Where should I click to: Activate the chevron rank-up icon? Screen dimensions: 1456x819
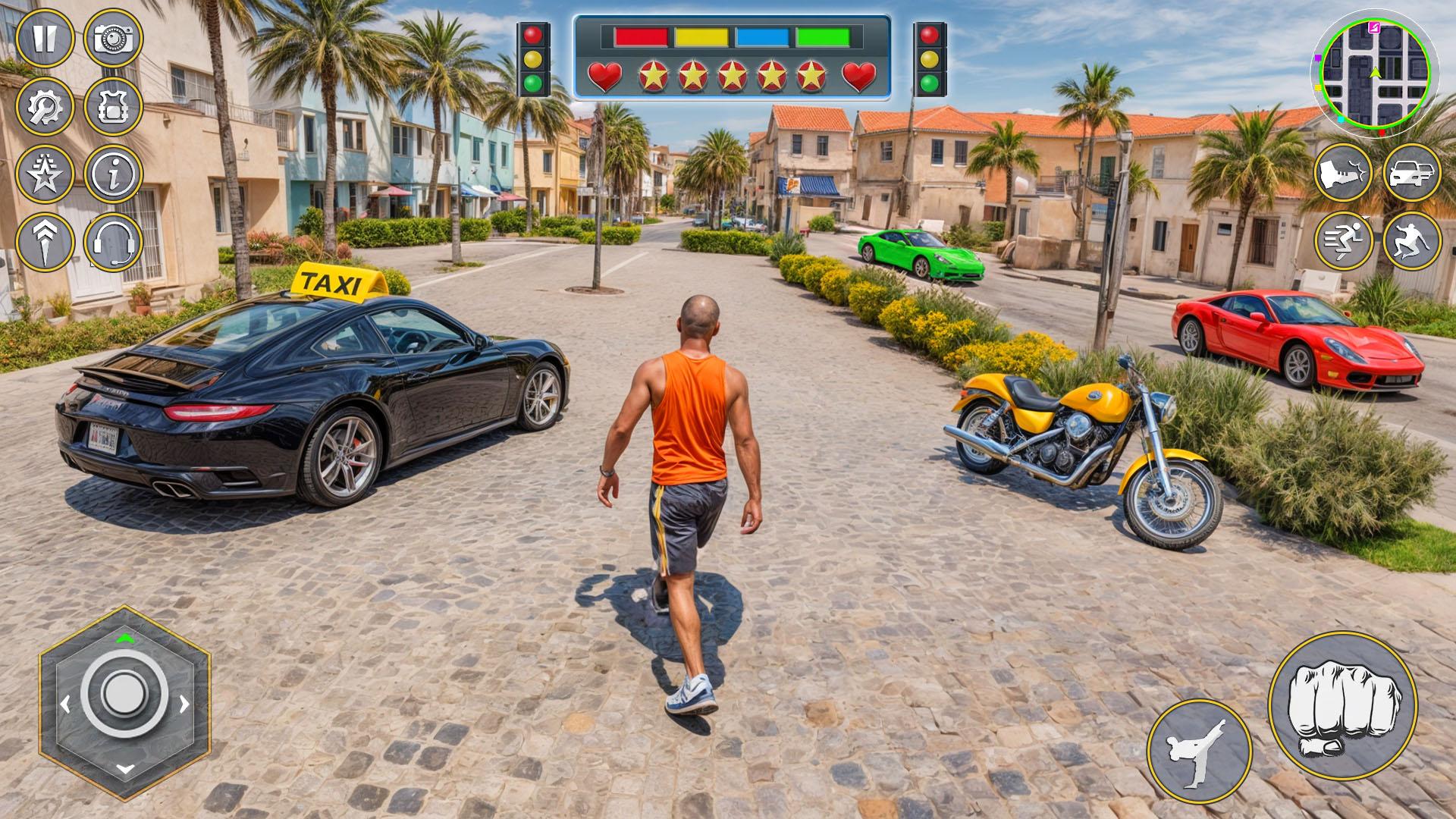click(45, 242)
